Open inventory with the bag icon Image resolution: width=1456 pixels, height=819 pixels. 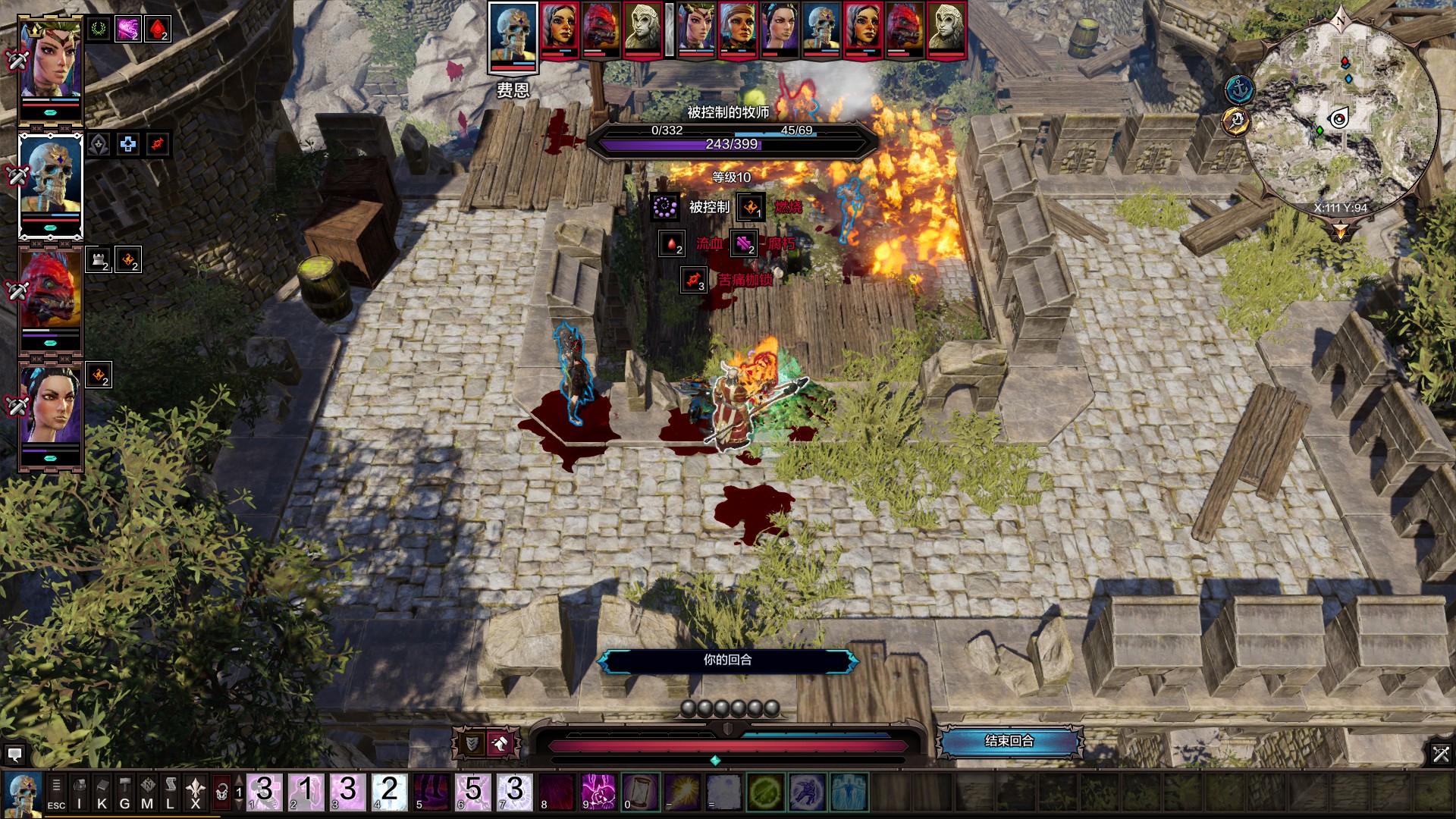pyautogui.click(x=79, y=792)
